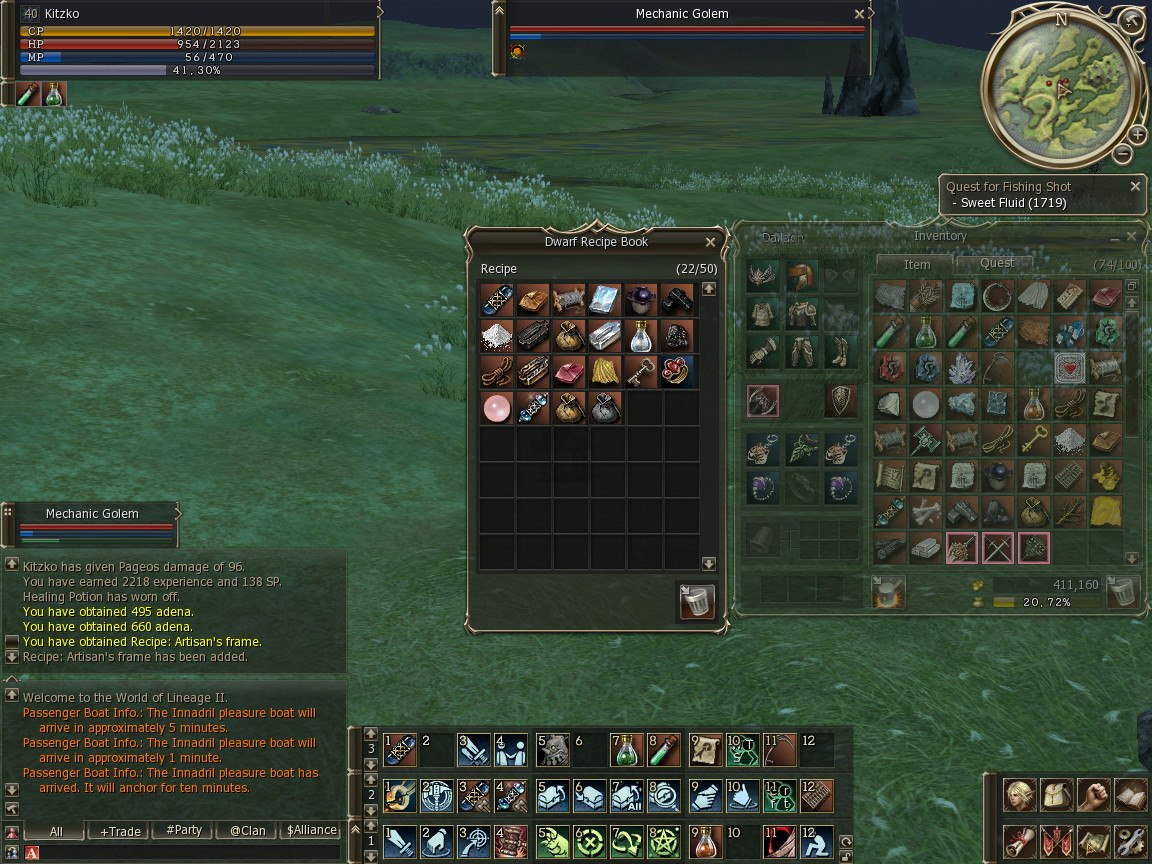Click the recipe book trash can button
The height and width of the screenshot is (864, 1152).
point(696,602)
